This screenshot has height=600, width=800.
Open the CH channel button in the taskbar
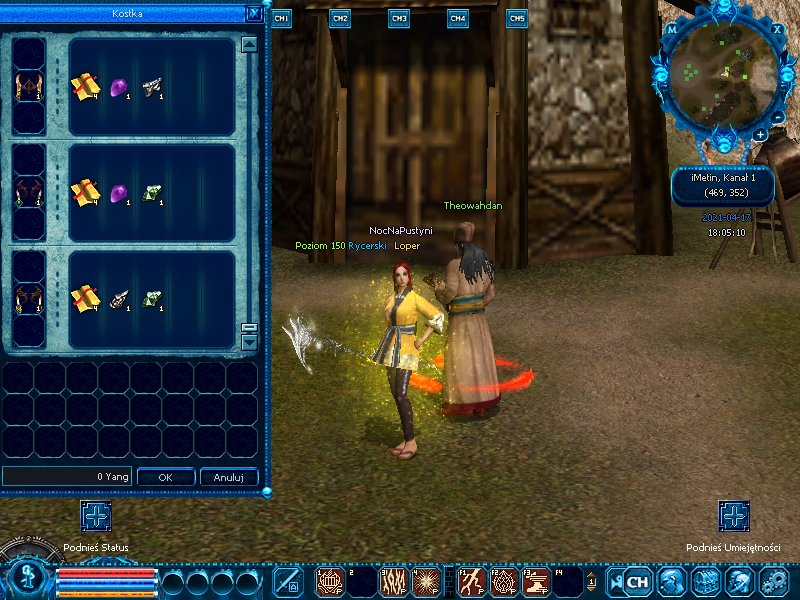click(x=637, y=581)
